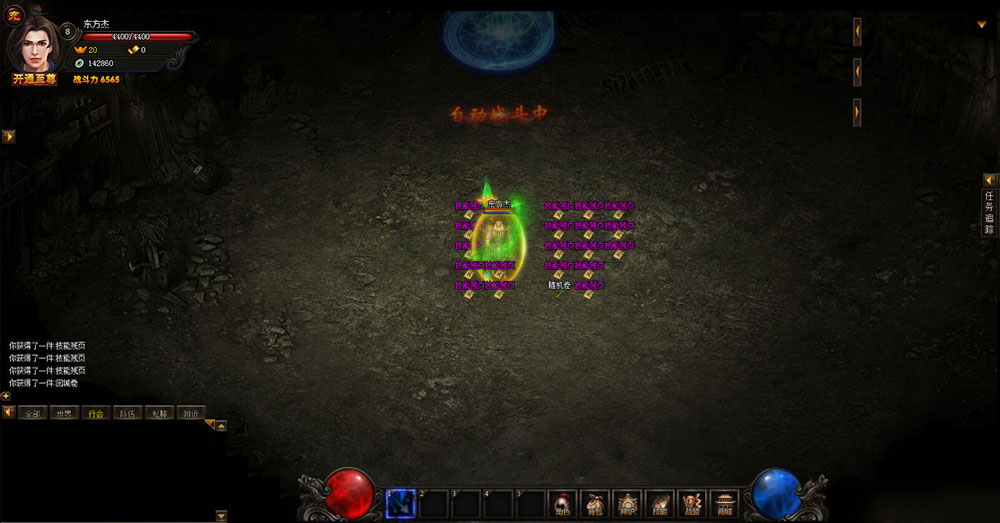Open the 技能 skills menu
1000x523 pixels.
[x=658, y=503]
